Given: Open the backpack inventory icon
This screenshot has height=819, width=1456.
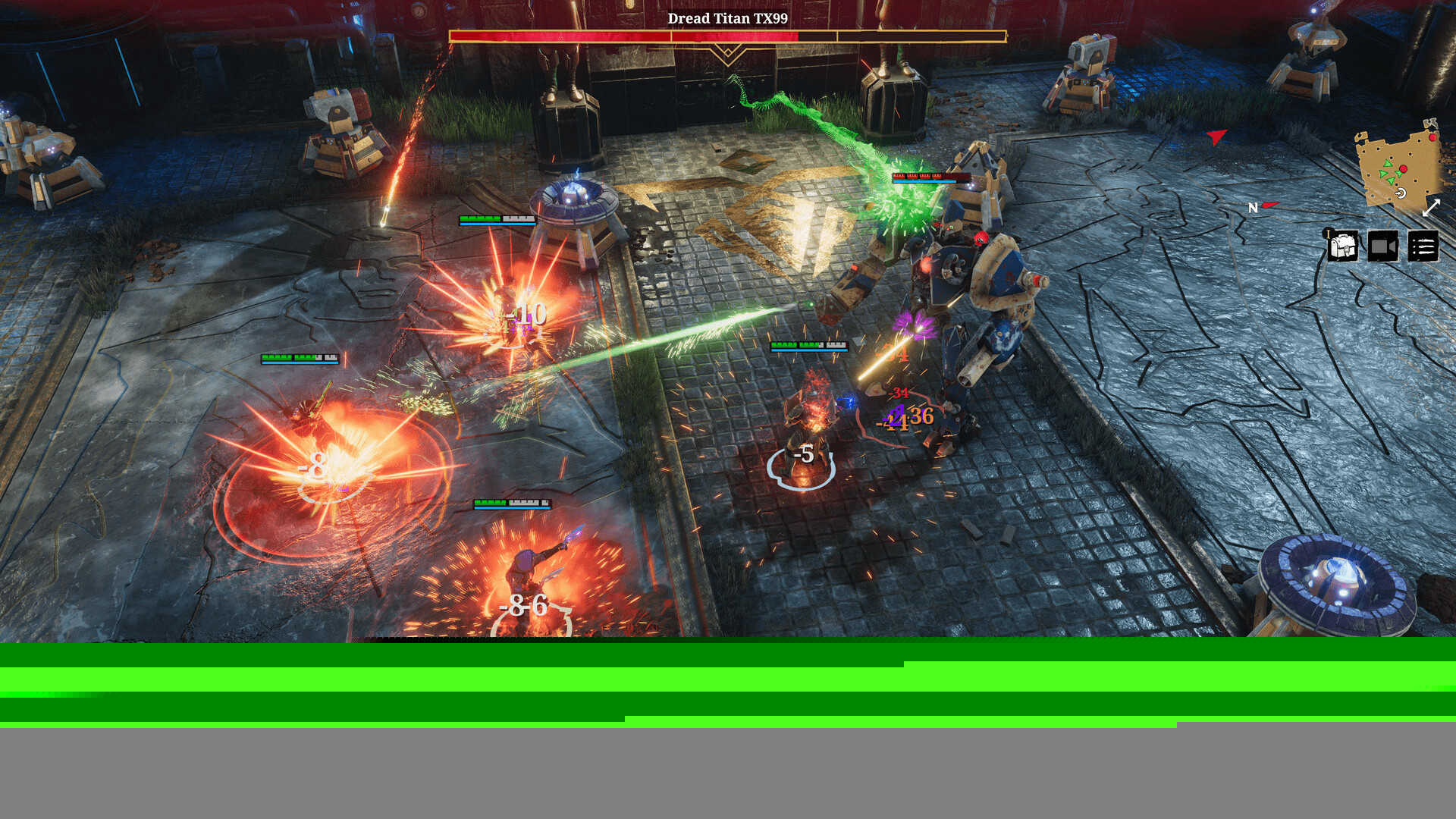Looking at the screenshot, I should (x=1342, y=246).
